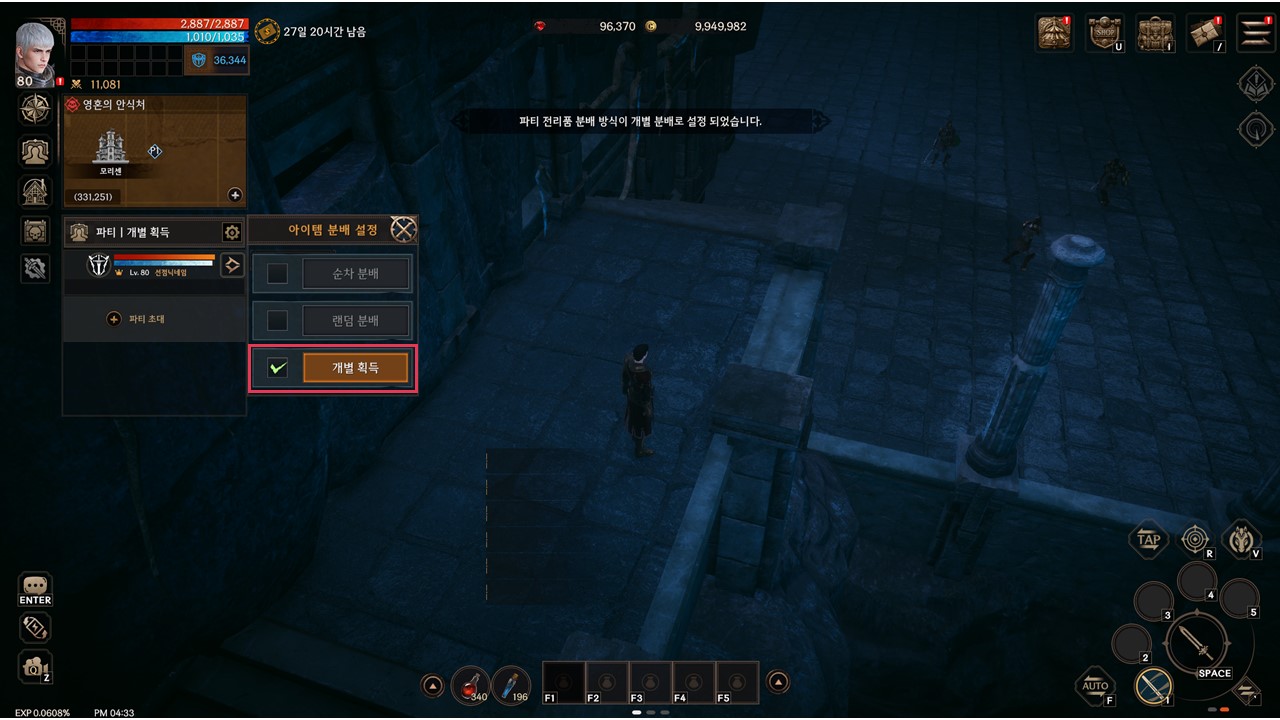Activate the sword basic attack button

pyautogui.click(x=1196, y=641)
